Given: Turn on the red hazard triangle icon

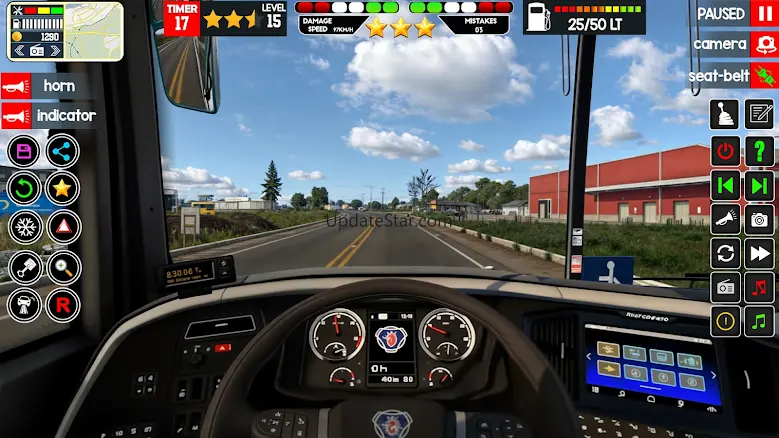Looking at the screenshot, I should (x=63, y=225).
